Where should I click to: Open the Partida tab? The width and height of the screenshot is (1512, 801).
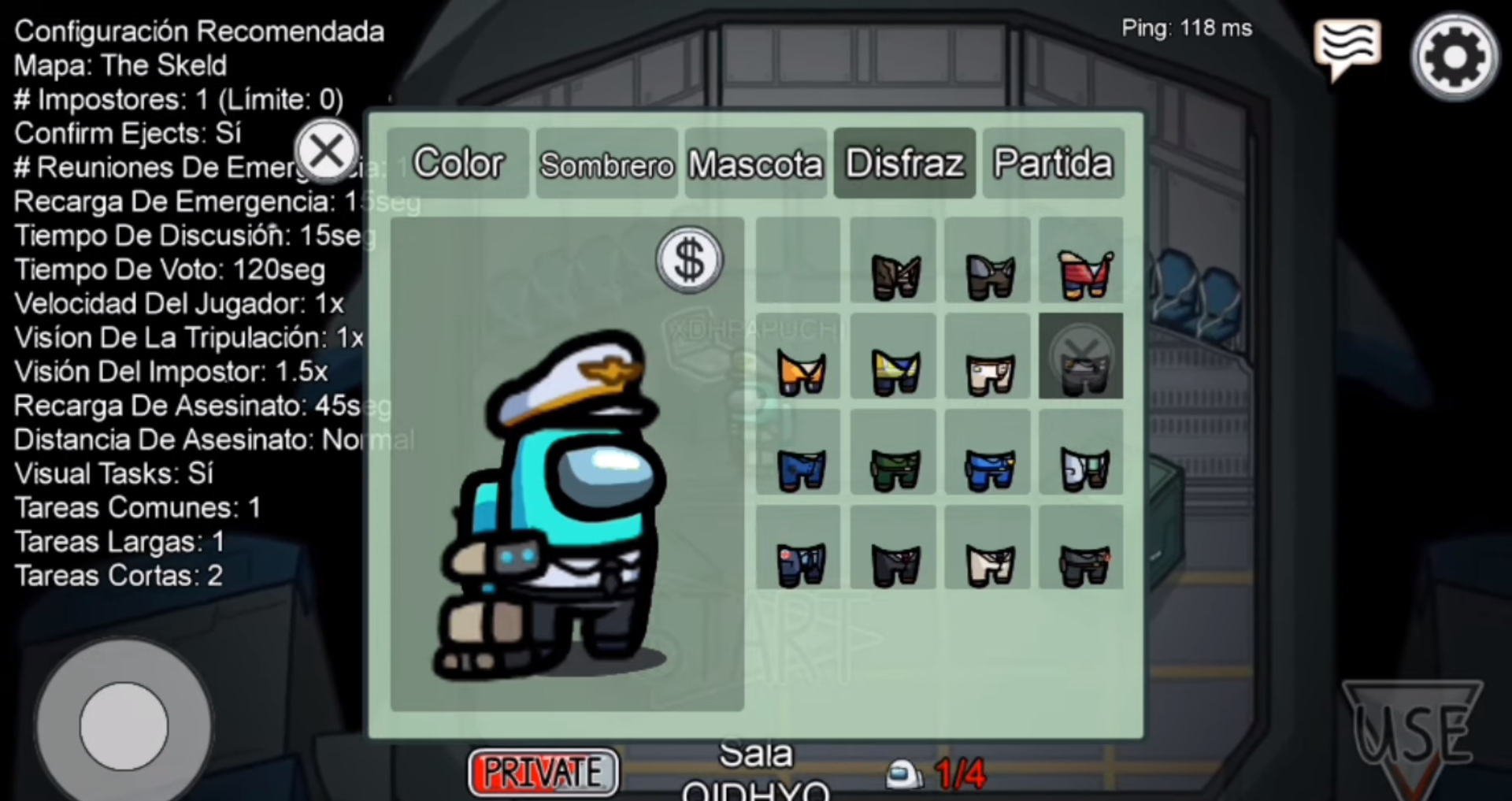coord(1052,163)
